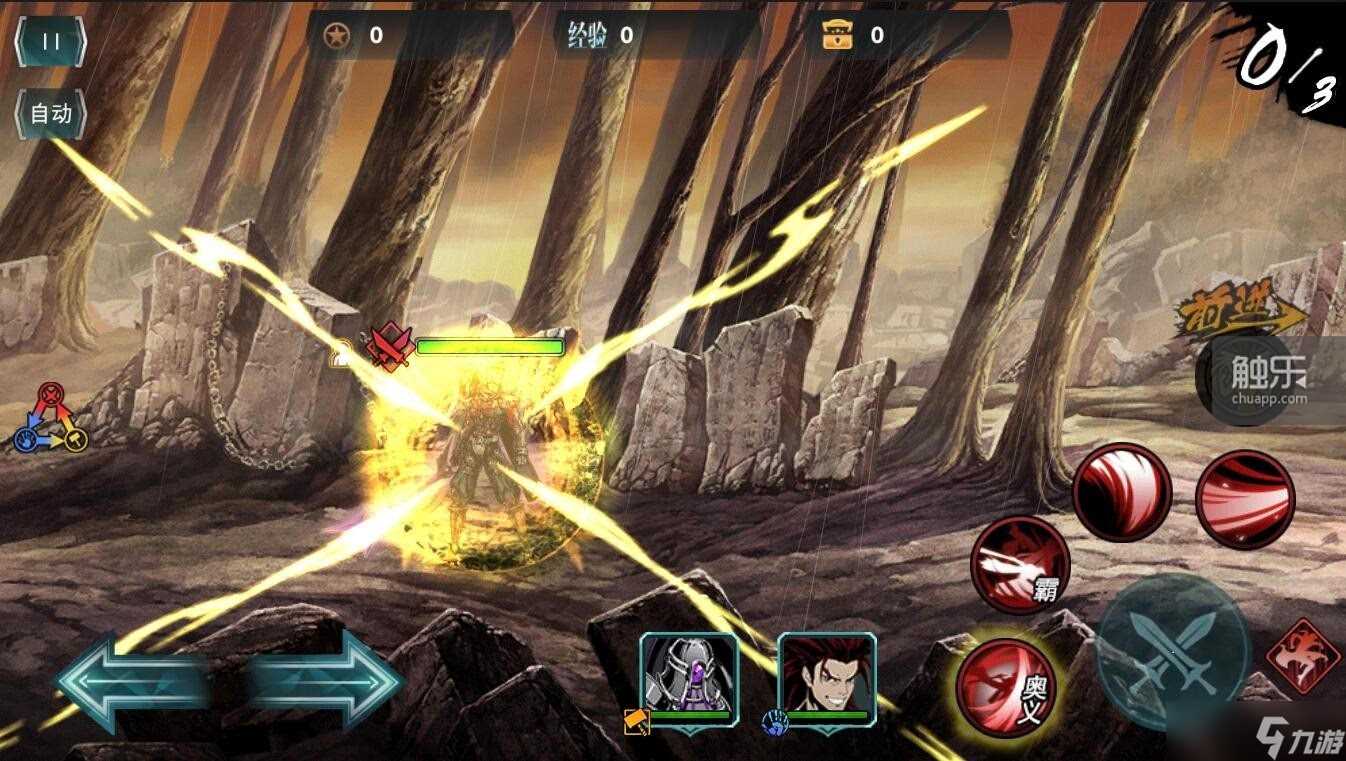Open the element counter triangle diagram
This screenshot has height=761, width=1346.
click(x=51, y=418)
